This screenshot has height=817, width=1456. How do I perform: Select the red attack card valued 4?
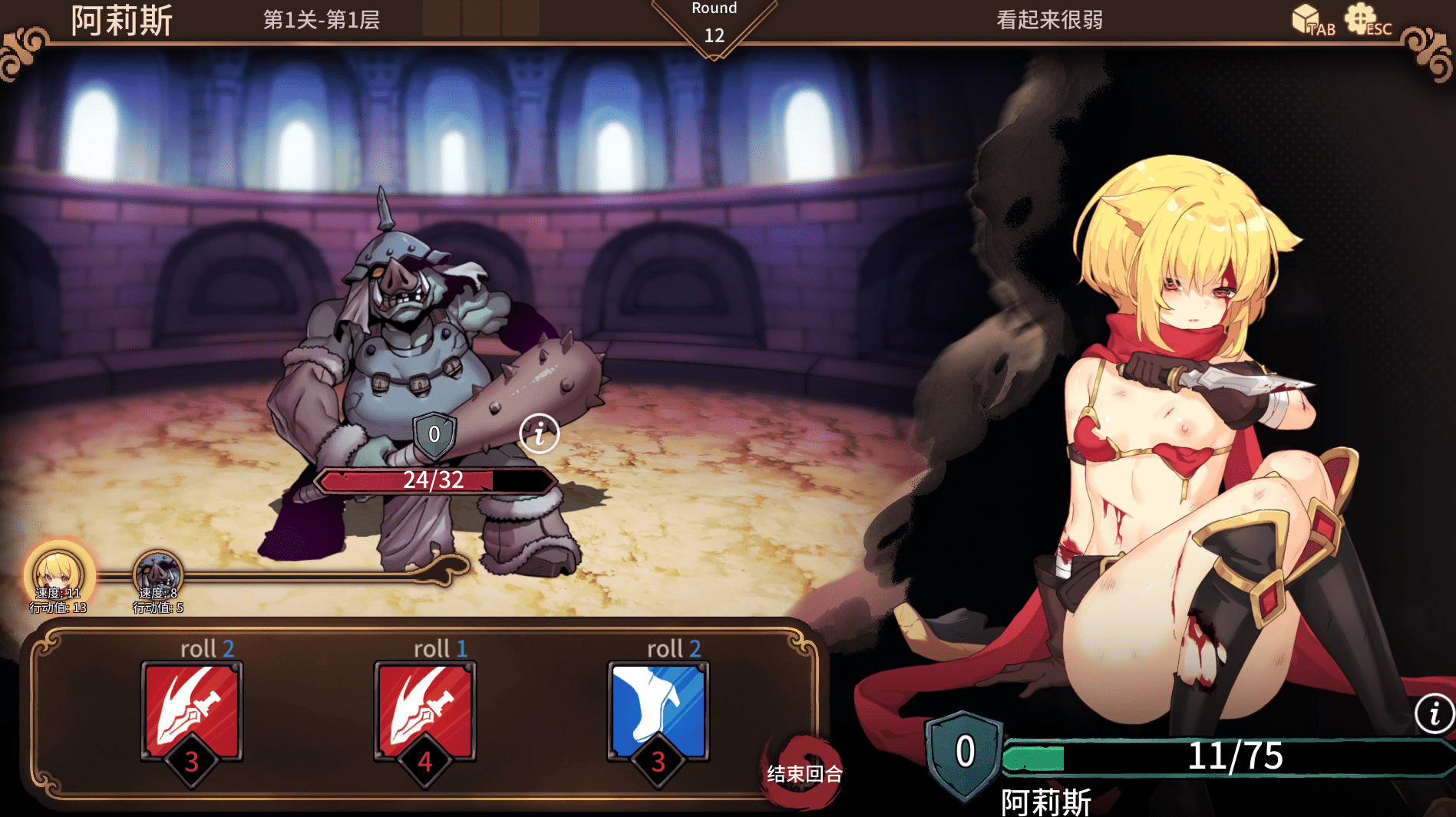coord(425,710)
